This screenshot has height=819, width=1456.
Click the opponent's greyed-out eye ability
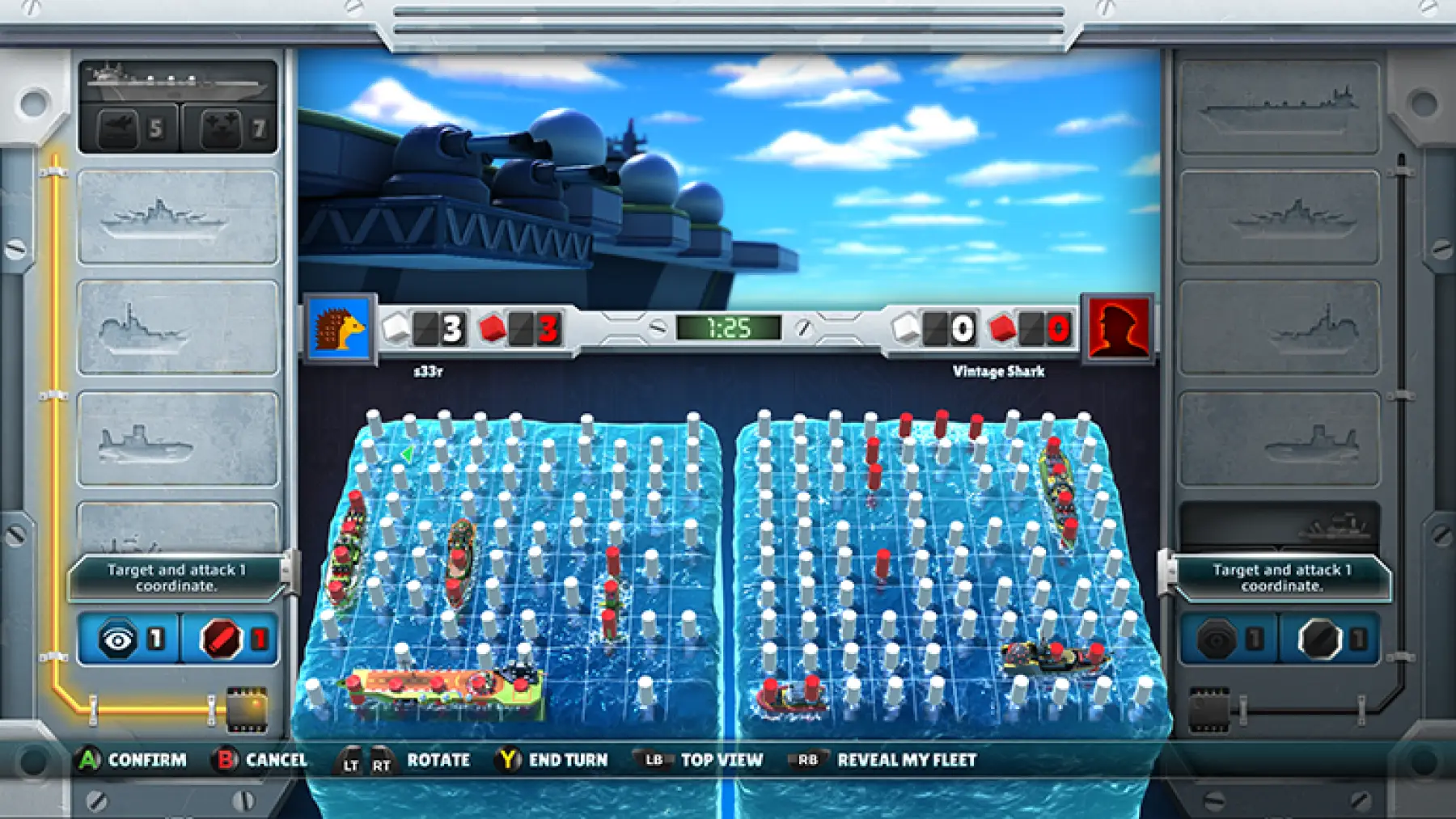(1229, 640)
